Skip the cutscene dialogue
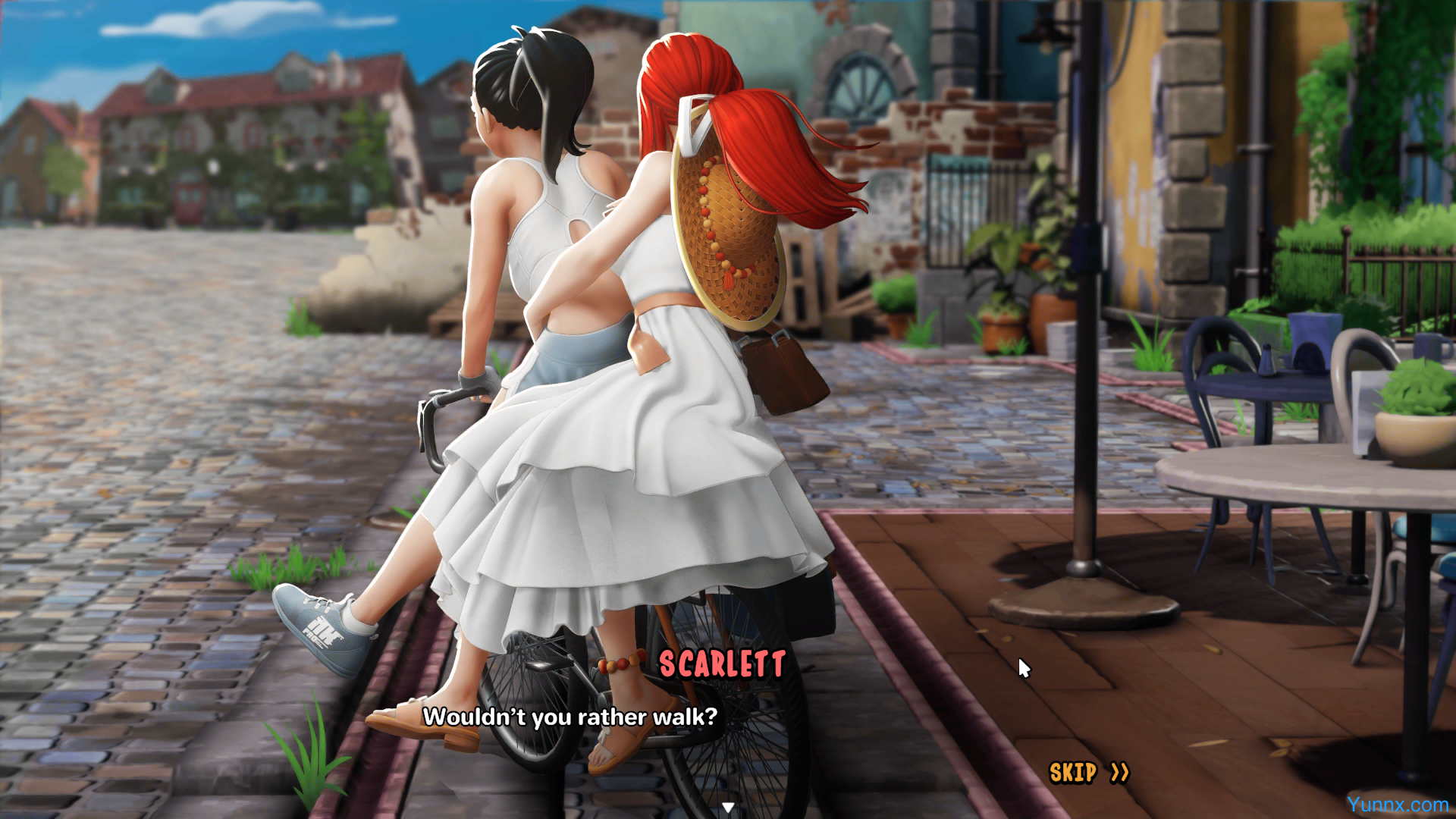 (1088, 773)
